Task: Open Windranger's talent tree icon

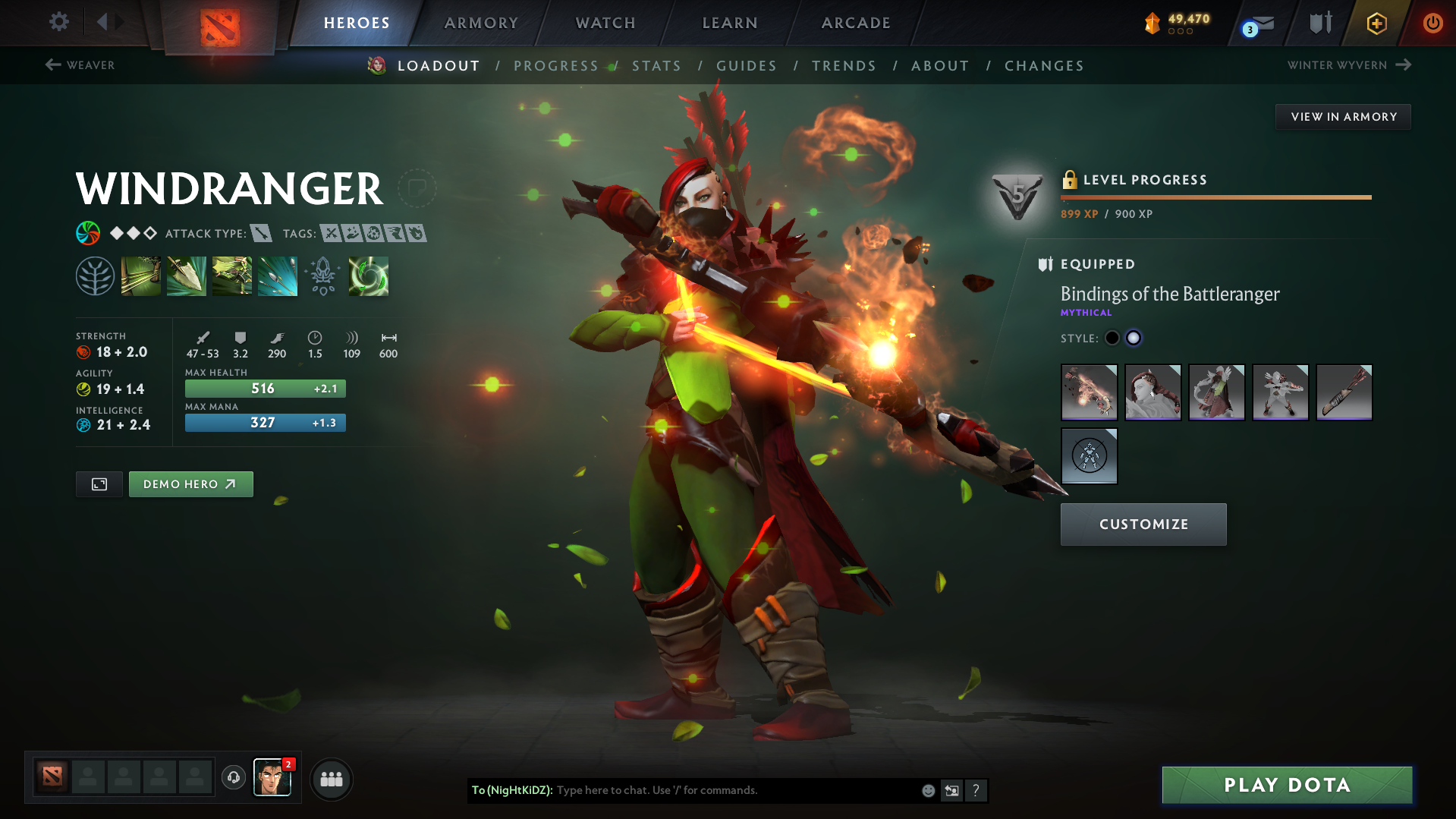Action: (96, 276)
